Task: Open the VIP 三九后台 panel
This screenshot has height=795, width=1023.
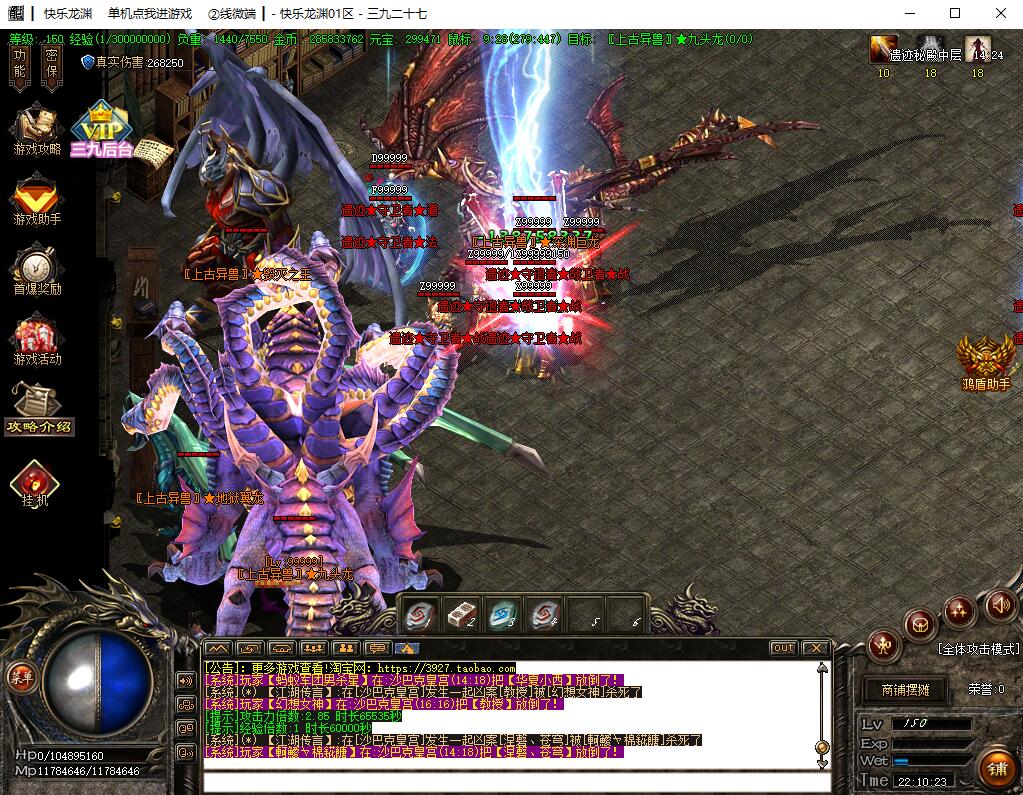Action: (100, 130)
